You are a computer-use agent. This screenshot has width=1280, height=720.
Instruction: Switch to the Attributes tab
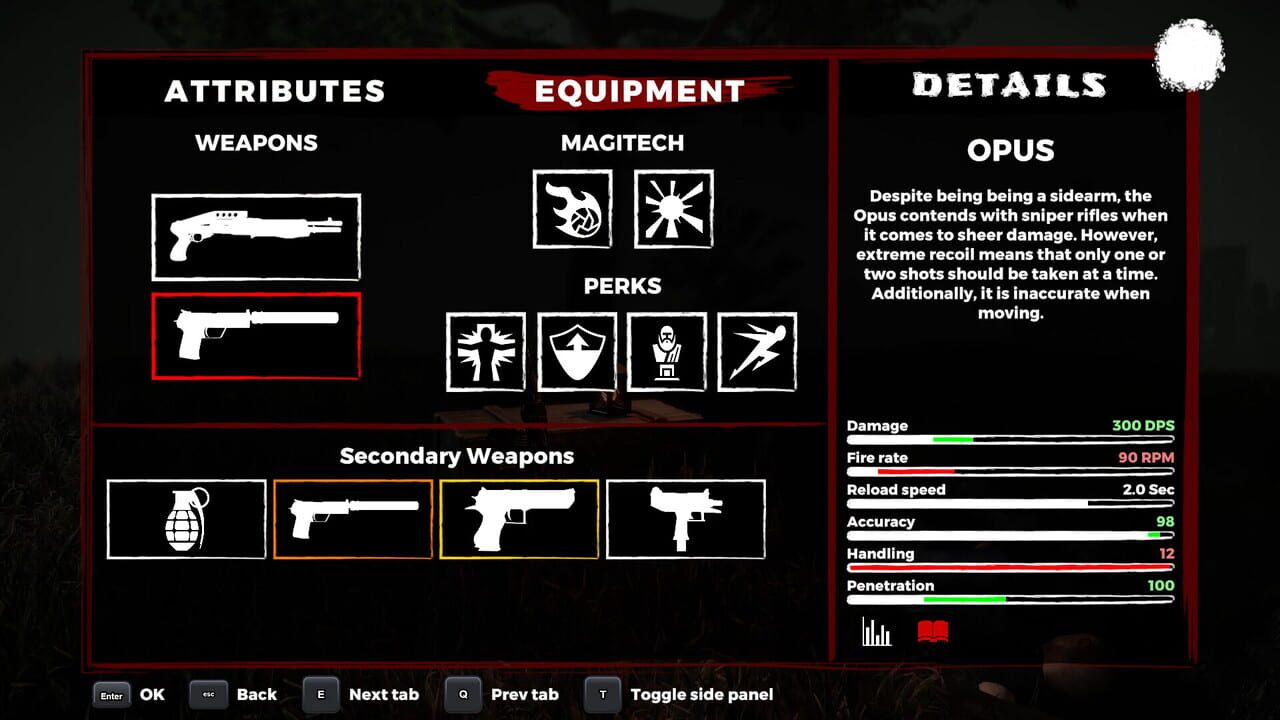click(x=275, y=90)
